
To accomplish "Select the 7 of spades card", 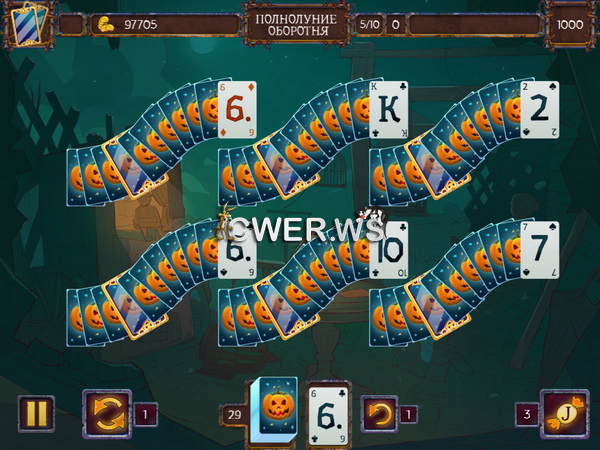I will click(x=540, y=248).
